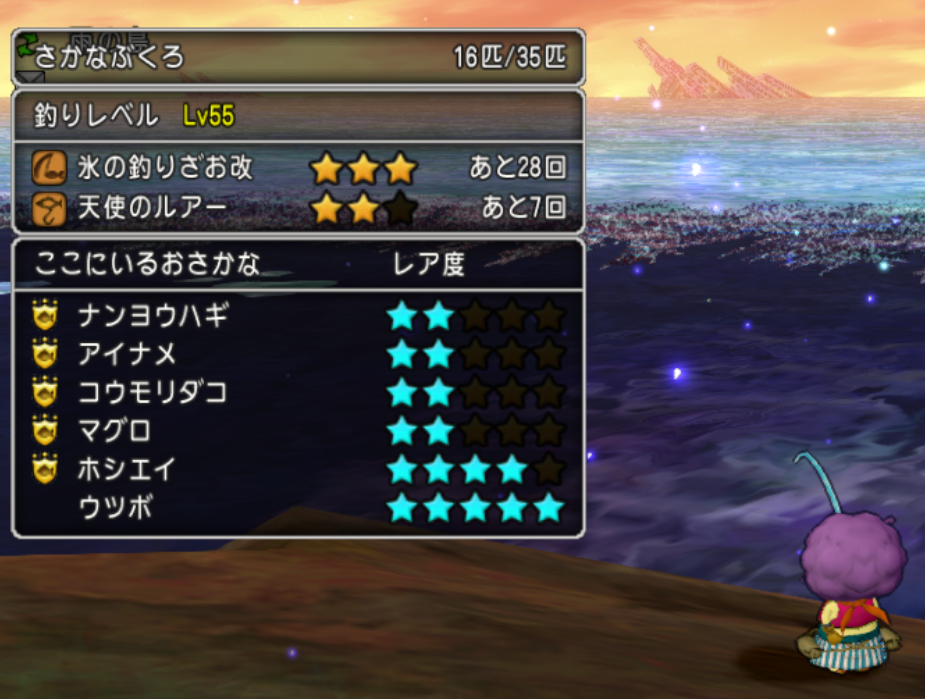Screen dimensions: 925x699
Task: Select the マグロ fish entry
Action: (x=115, y=431)
